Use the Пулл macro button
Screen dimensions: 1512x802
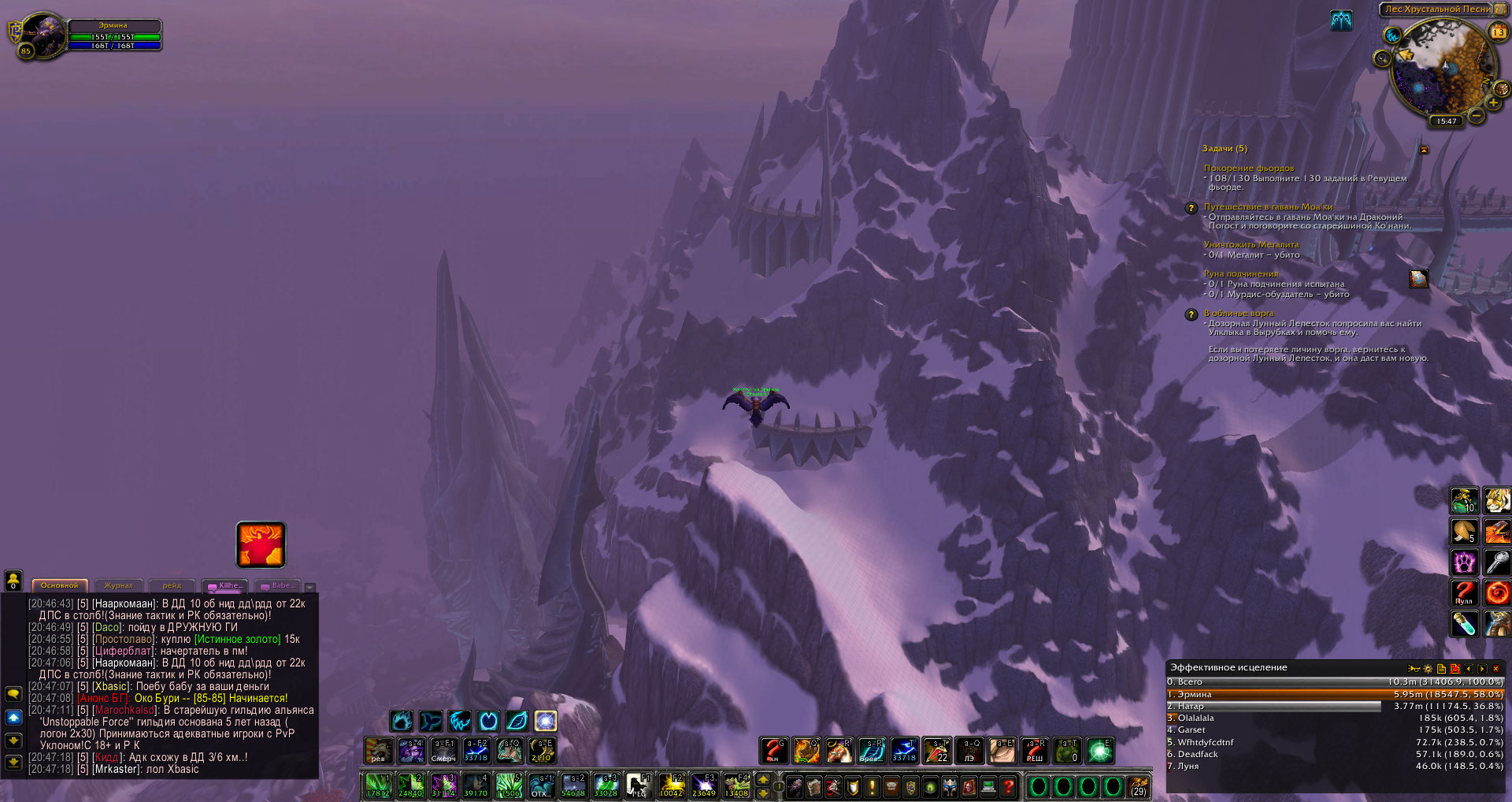1464,592
